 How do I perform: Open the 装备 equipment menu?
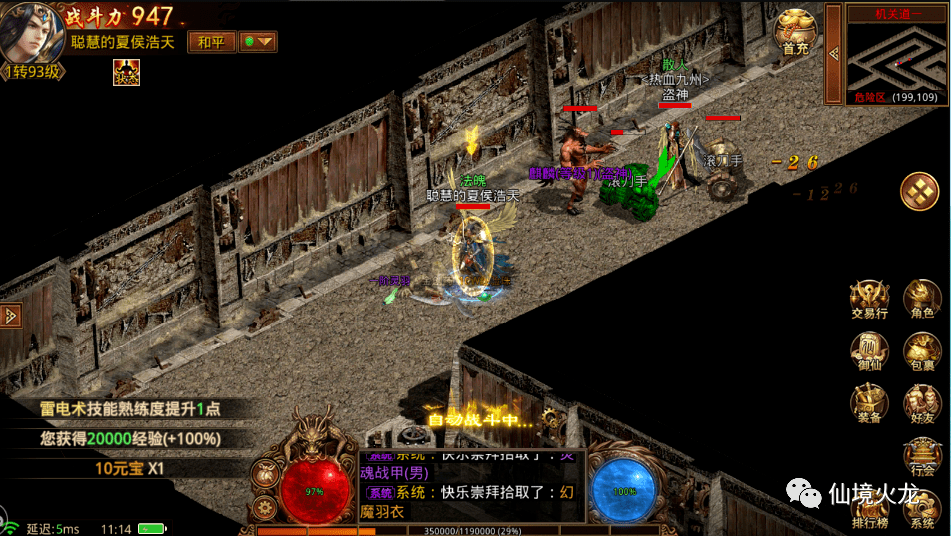click(x=869, y=404)
